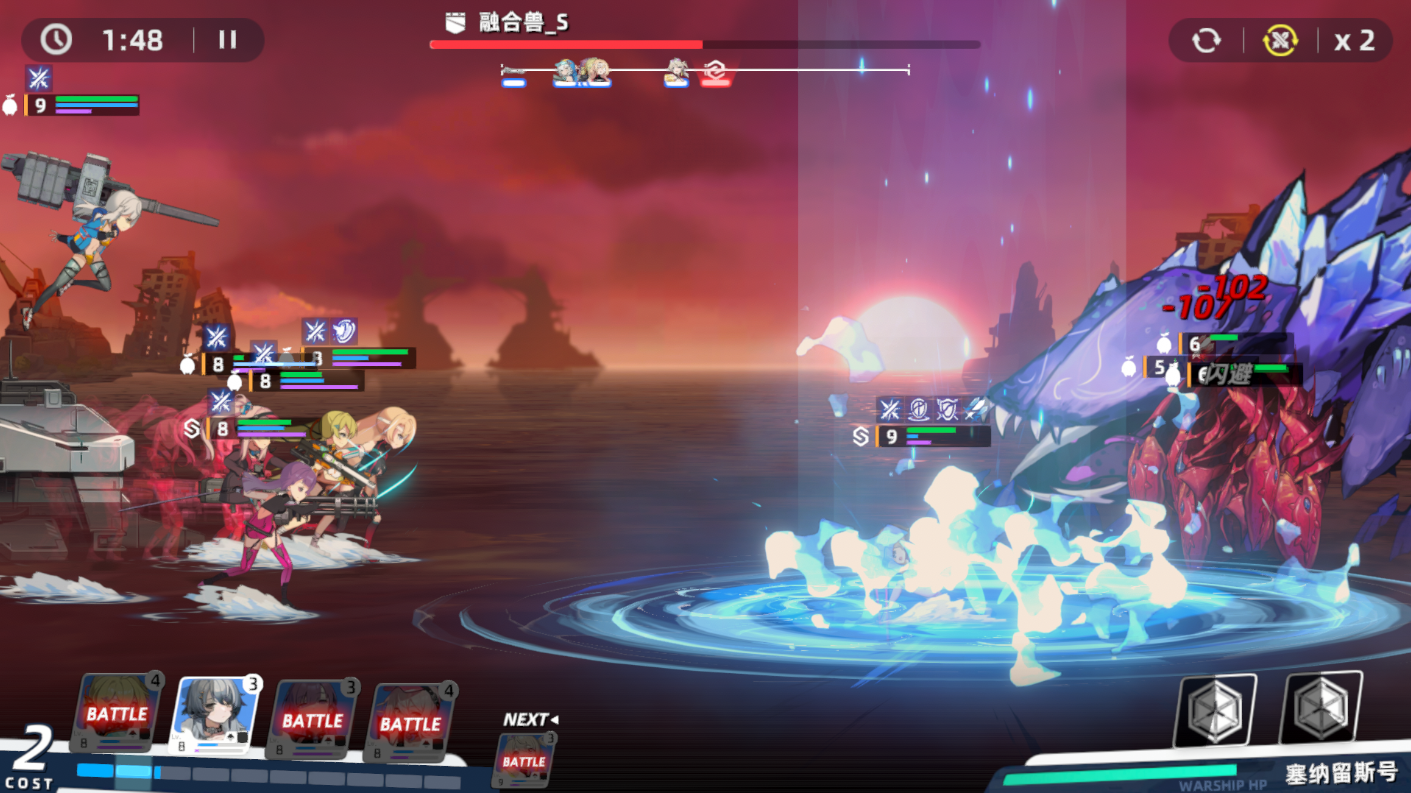Screen dimensions: 1411x793
Task: Choose the purple-haired BATTLE card costing 3
Action: point(312,720)
